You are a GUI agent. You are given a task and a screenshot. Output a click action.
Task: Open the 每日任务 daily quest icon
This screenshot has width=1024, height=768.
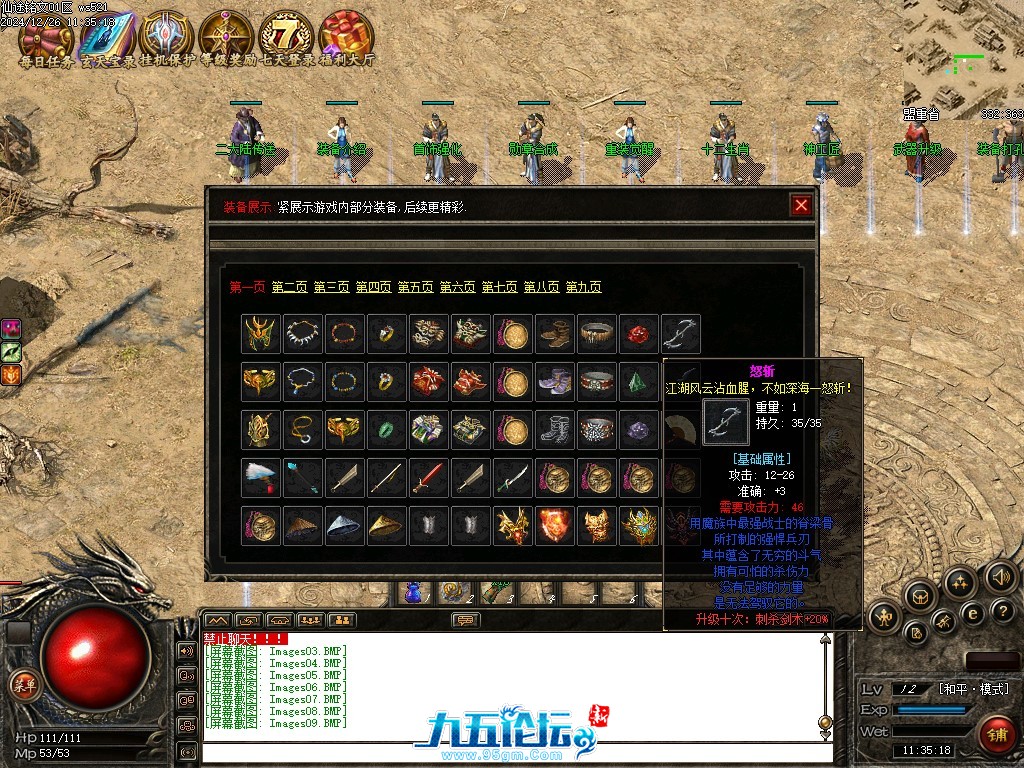coord(46,38)
